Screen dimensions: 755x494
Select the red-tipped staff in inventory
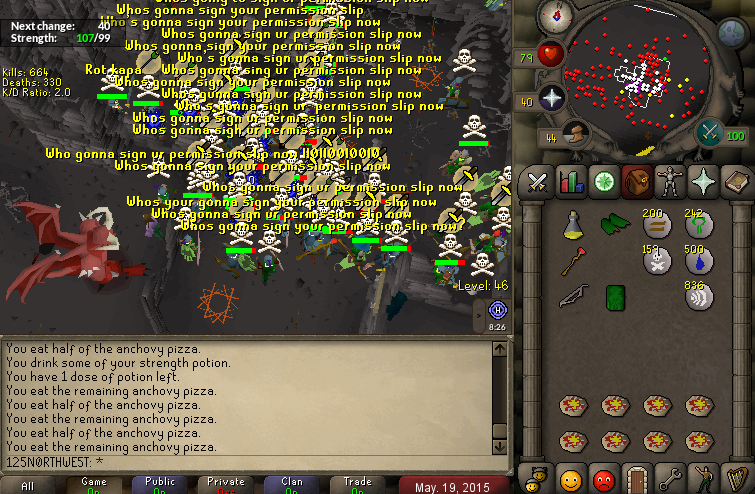point(572,262)
